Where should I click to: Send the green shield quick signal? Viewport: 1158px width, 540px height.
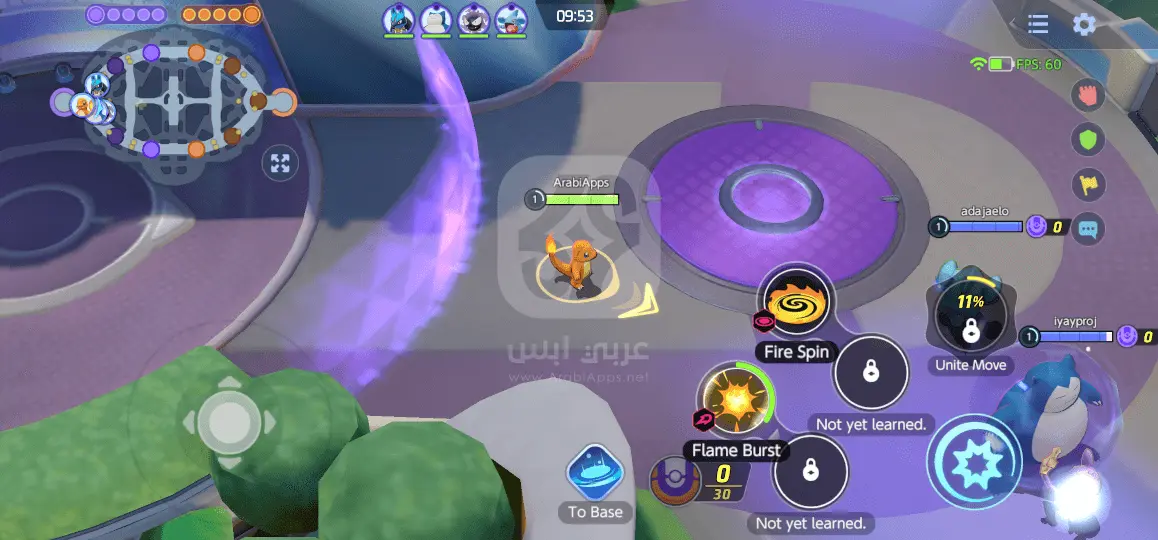(1087, 140)
